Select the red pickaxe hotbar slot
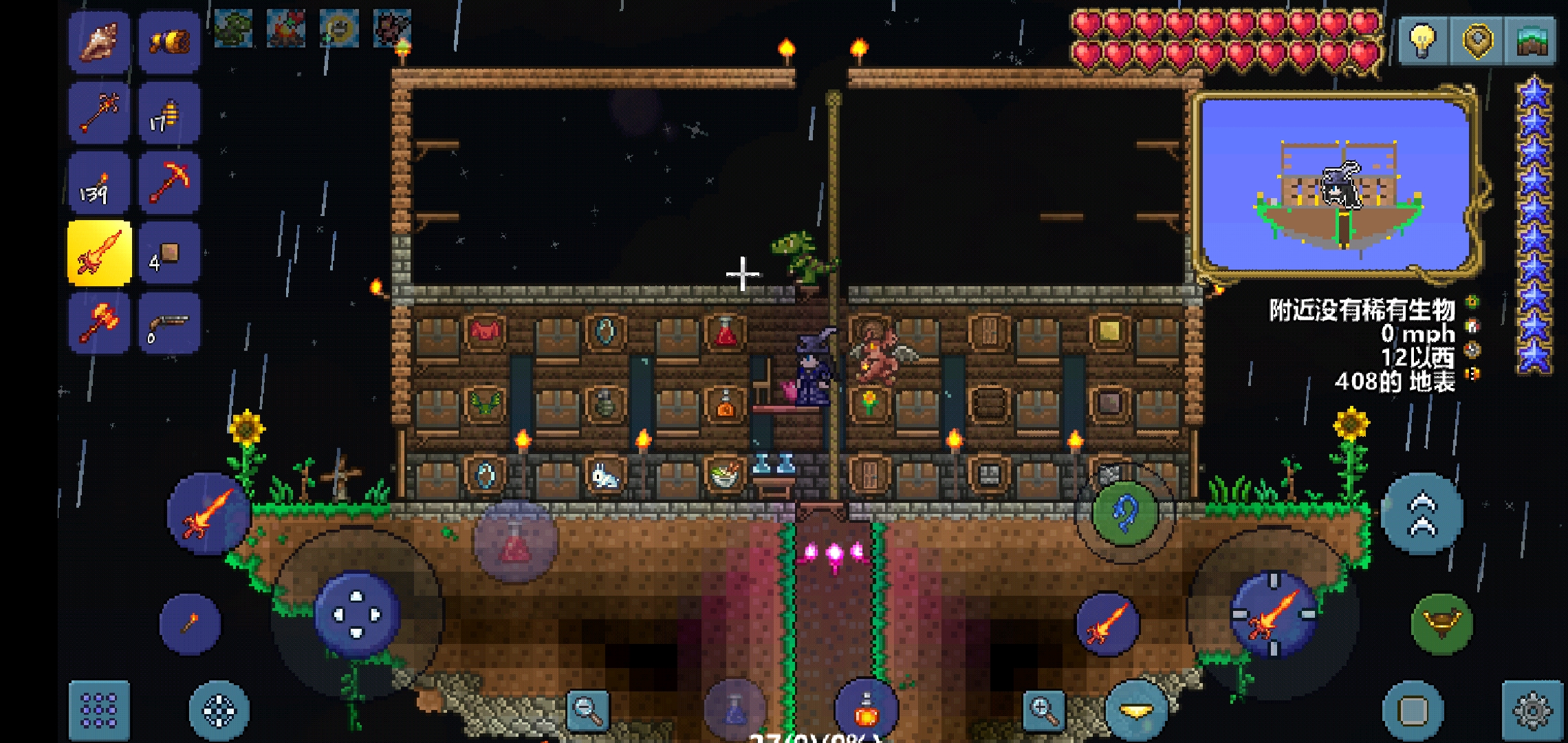The width and height of the screenshot is (1568, 743). tap(168, 183)
